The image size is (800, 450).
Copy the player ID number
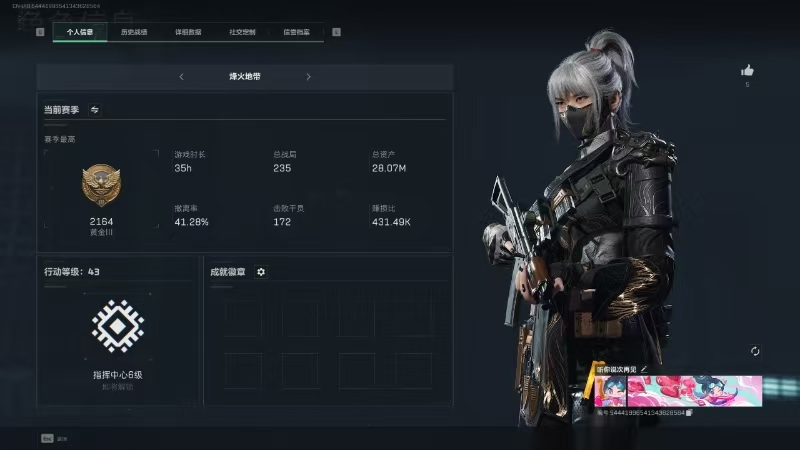689,412
